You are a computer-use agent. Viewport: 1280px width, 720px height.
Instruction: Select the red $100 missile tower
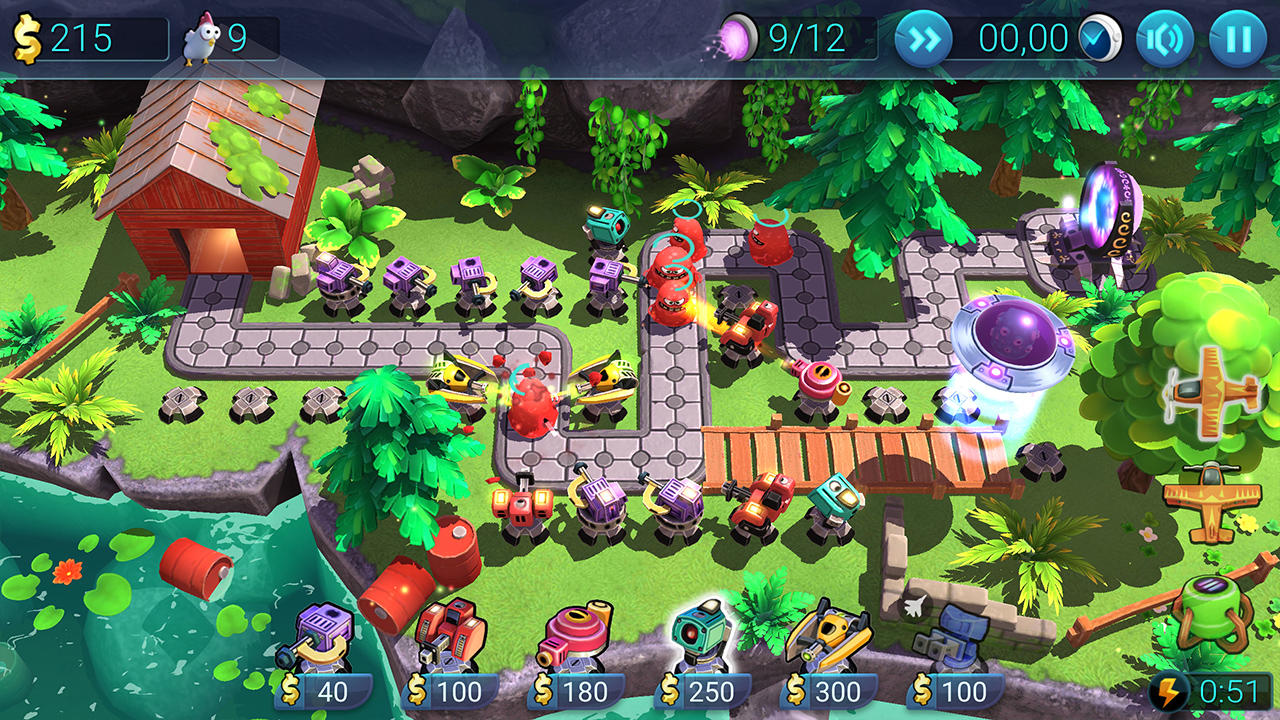pyautogui.click(x=450, y=635)
